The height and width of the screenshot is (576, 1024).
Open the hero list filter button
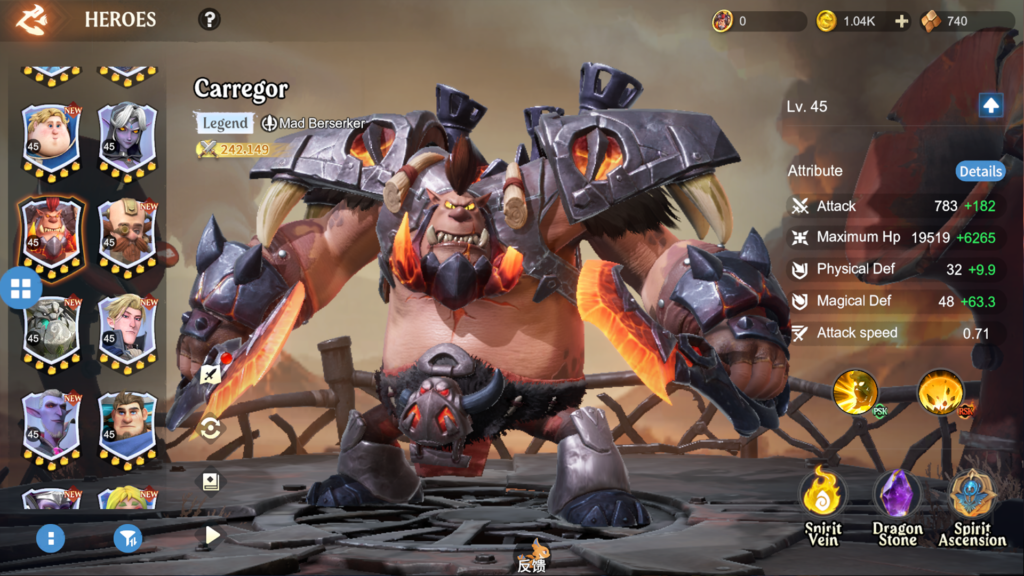pos(127,539)
